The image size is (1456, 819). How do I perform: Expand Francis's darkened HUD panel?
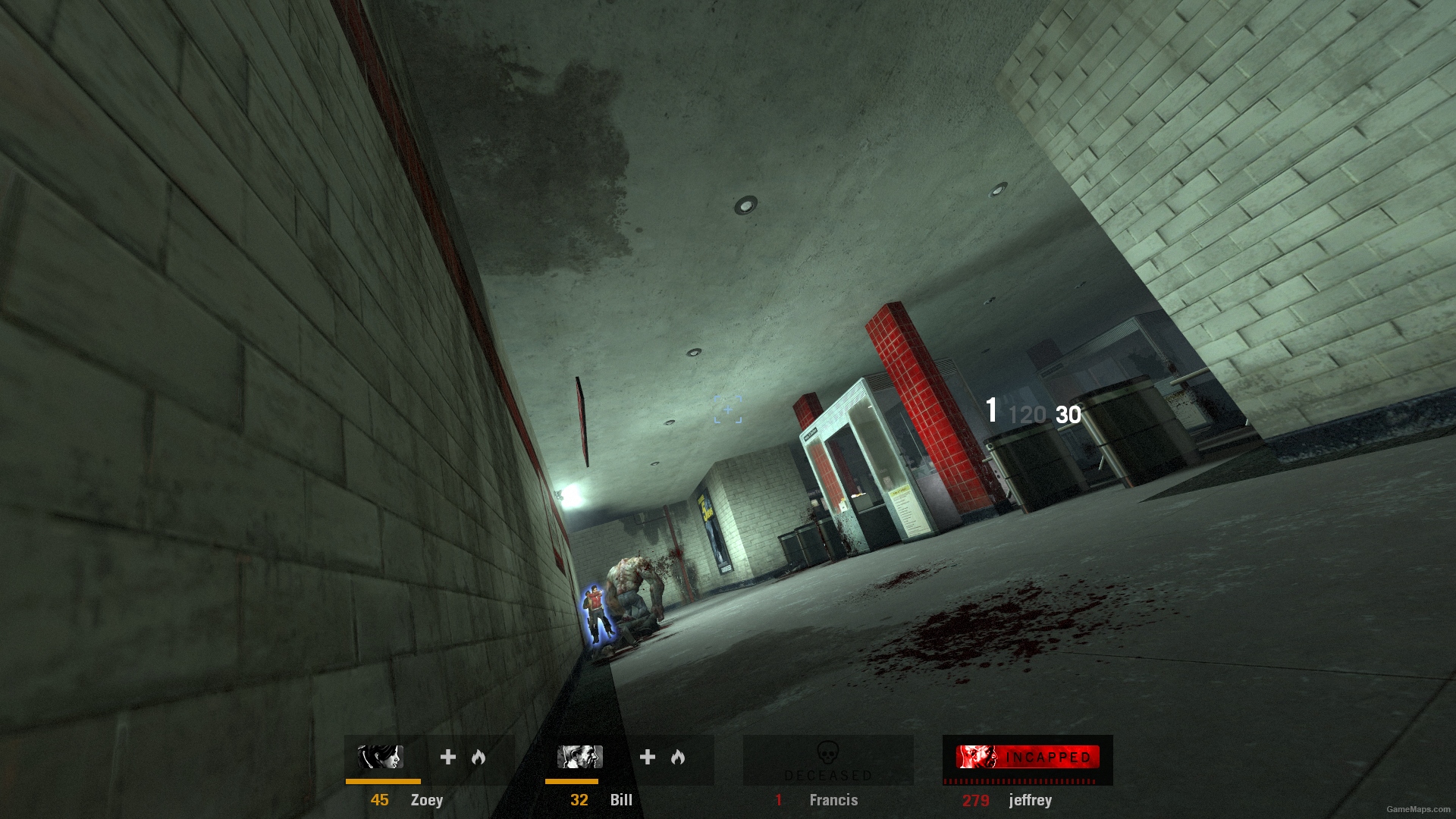pyautogui.click(x=828, y=758)
